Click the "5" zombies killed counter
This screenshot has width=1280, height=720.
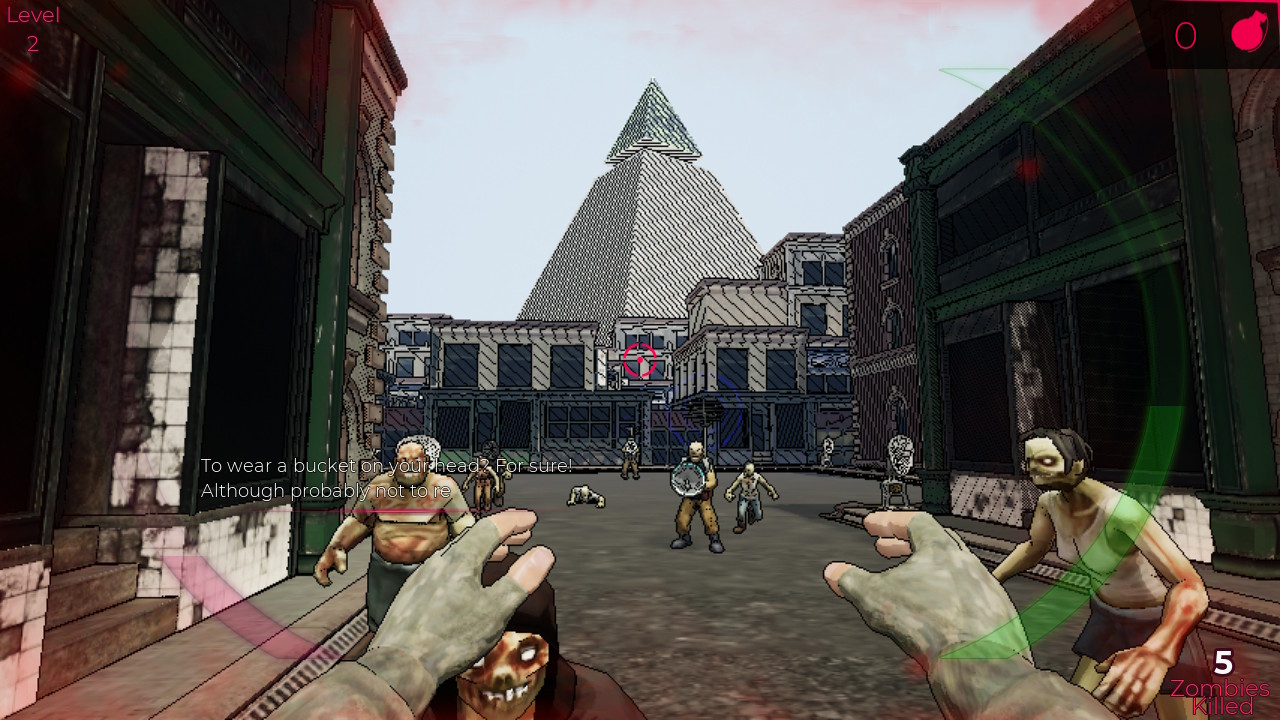1222,663
